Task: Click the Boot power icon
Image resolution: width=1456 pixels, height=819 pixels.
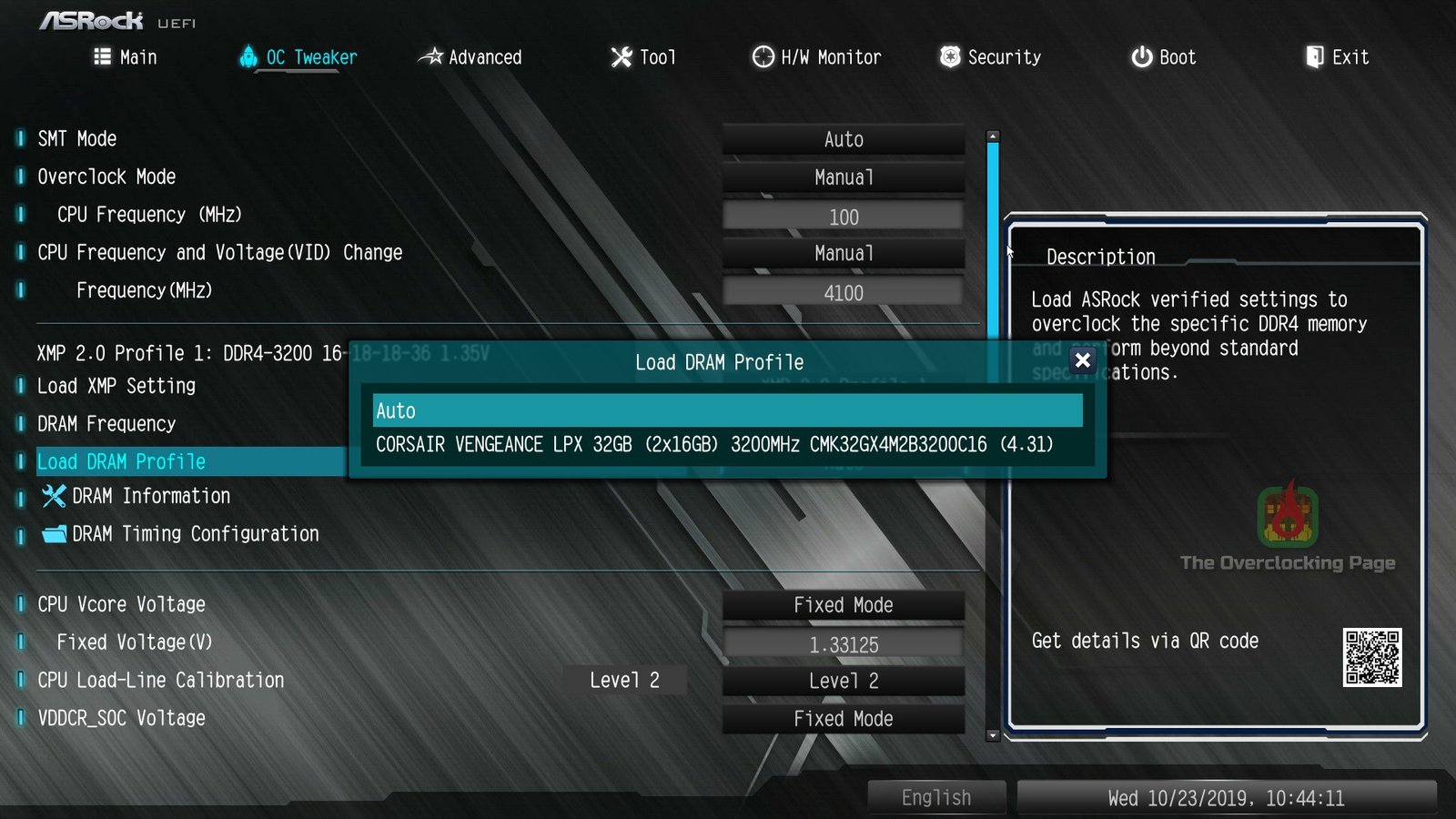Action: click(x=1140, y=56)
